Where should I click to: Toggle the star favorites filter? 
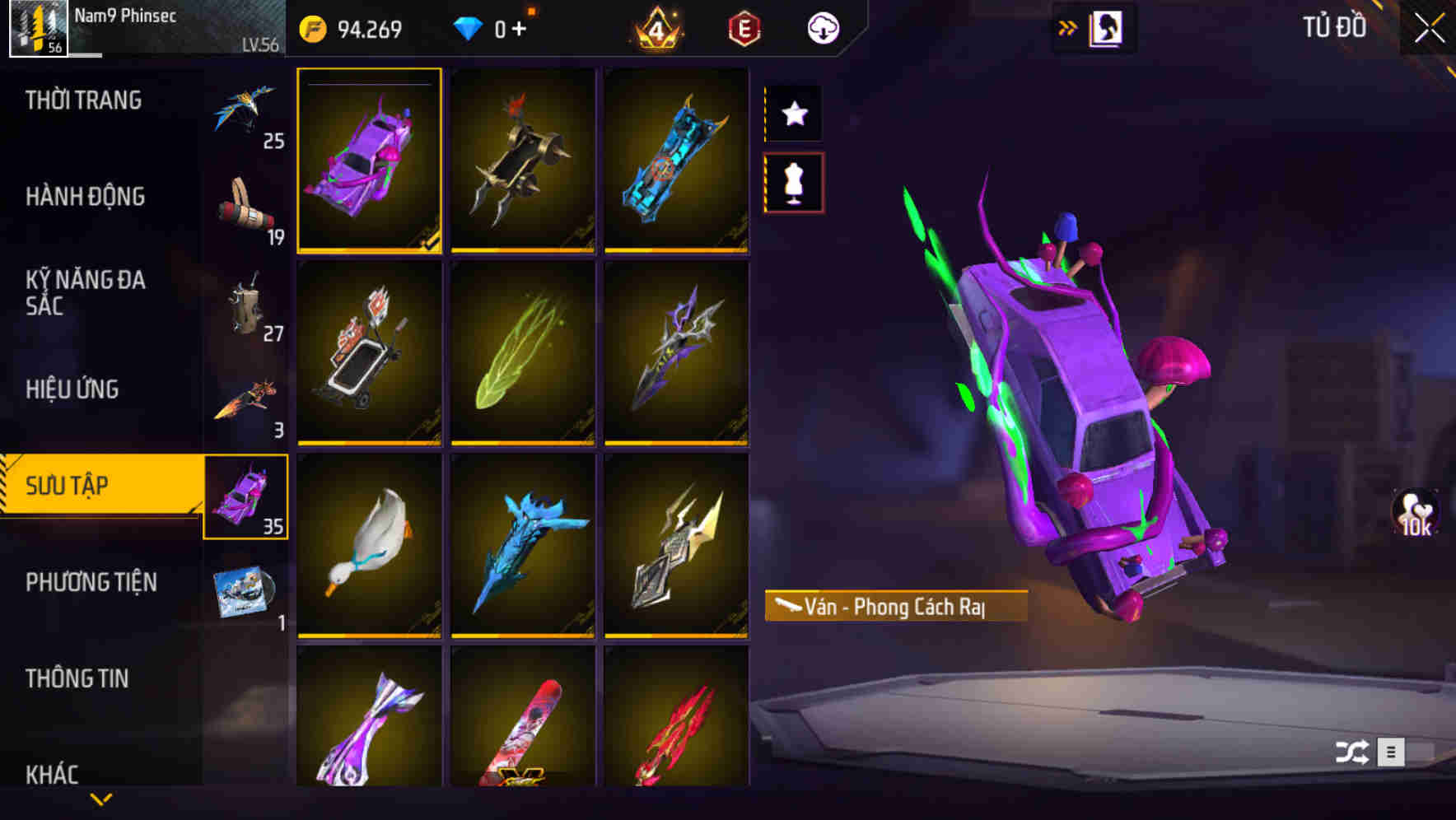(x=793, y=114)
